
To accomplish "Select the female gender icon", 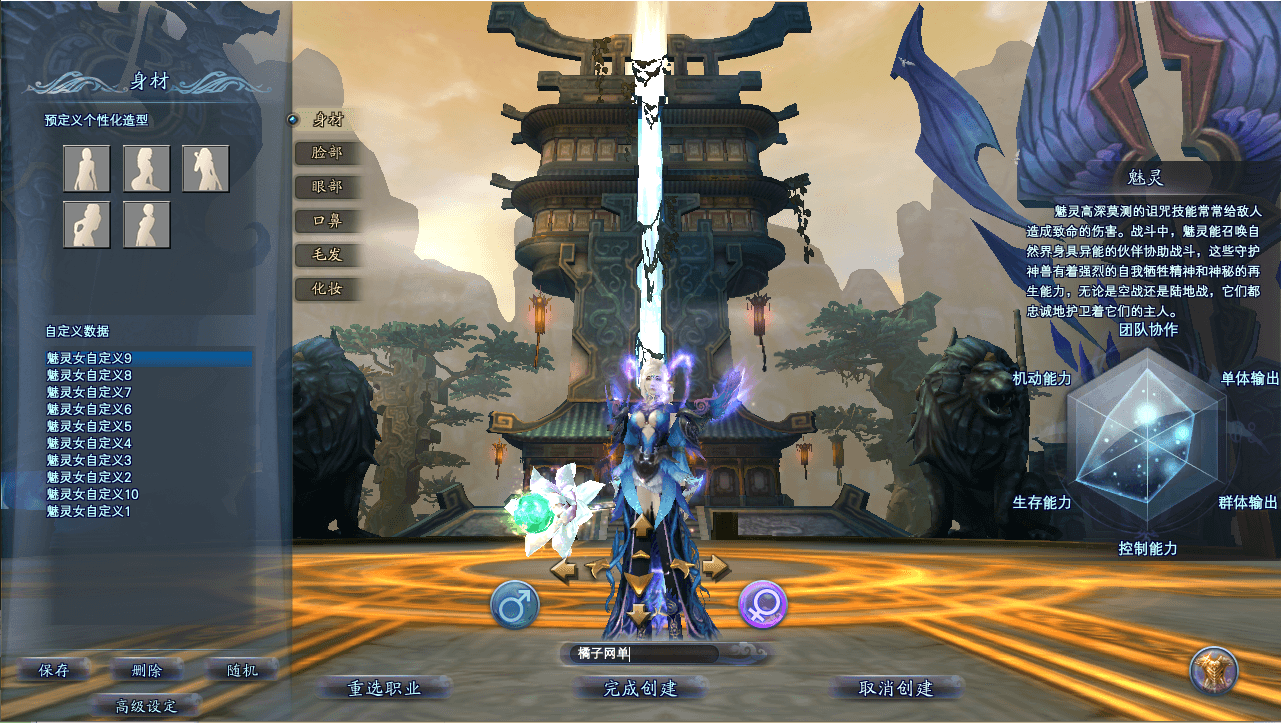I will (763, 604).
